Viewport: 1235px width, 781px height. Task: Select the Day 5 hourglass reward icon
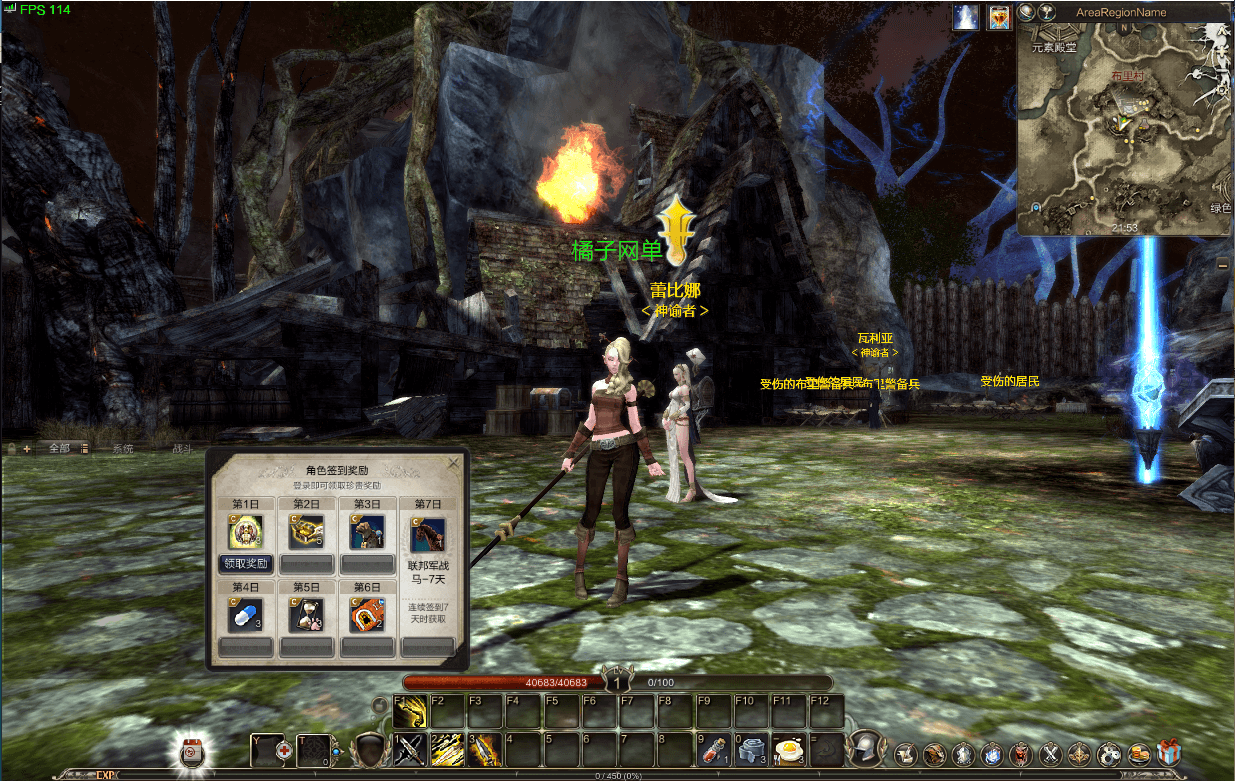[306, 616]
